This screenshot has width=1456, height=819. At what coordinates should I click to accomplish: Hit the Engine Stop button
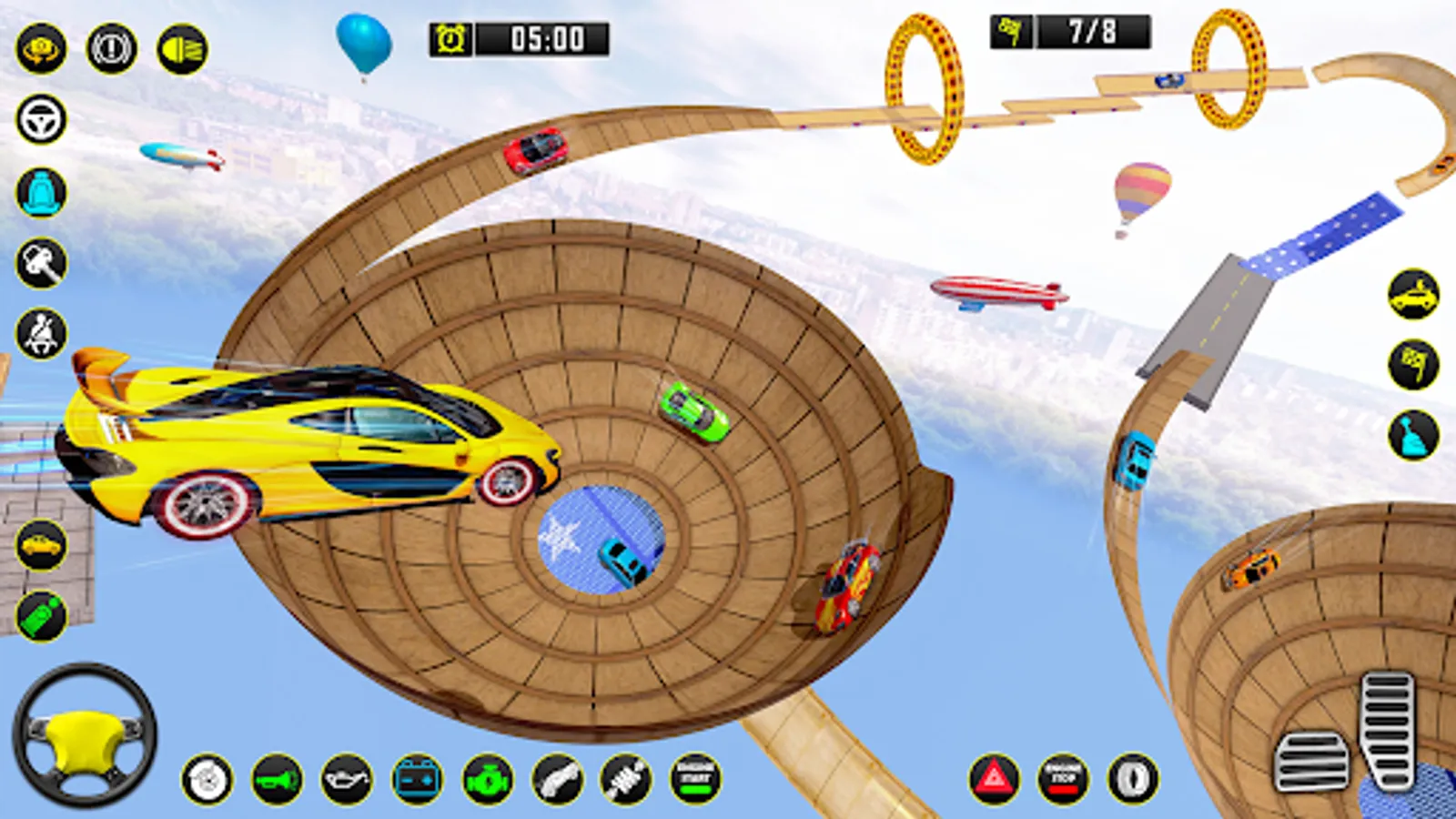(x=1063, y=780)
